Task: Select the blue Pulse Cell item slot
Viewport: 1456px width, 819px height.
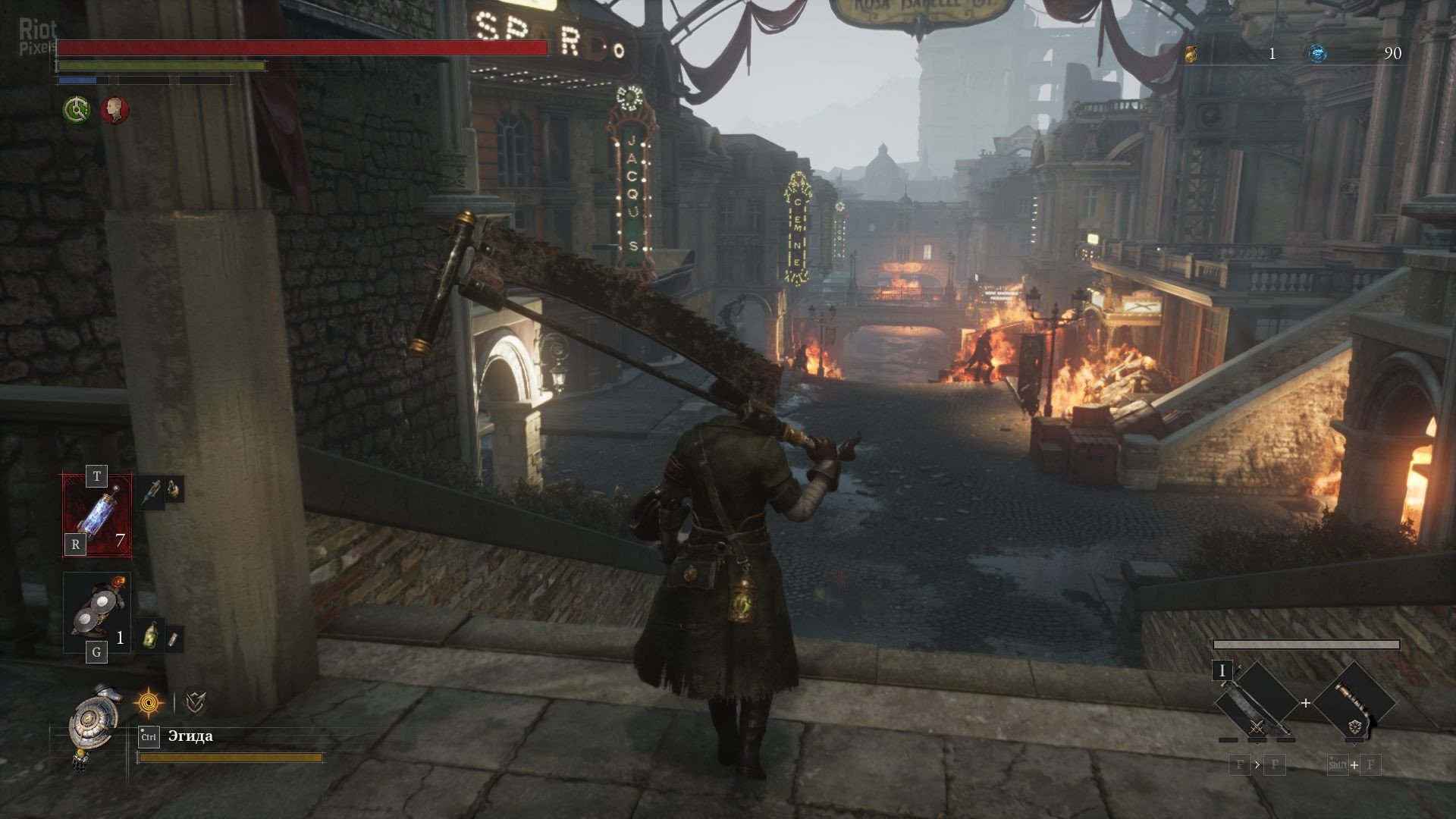Action: [x=97, y=516]
